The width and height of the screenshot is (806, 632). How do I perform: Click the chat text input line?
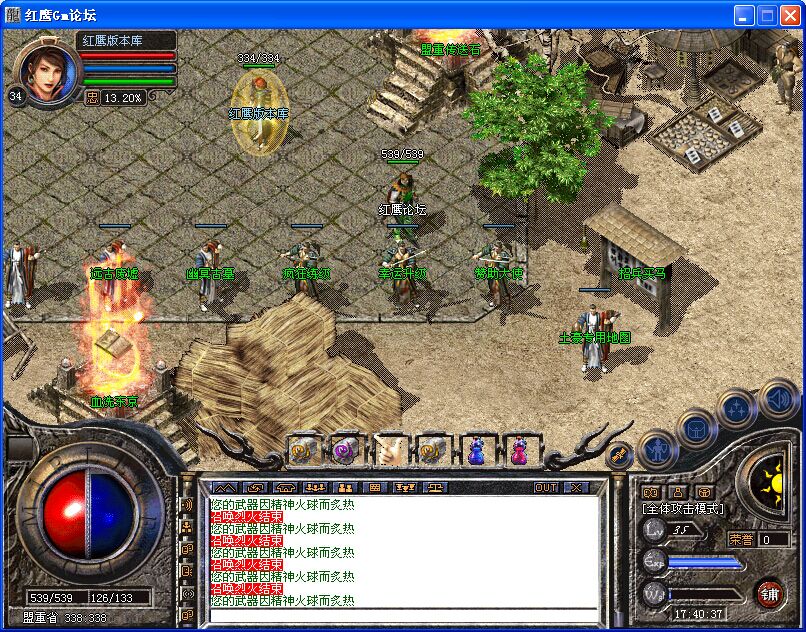point(400,613)
